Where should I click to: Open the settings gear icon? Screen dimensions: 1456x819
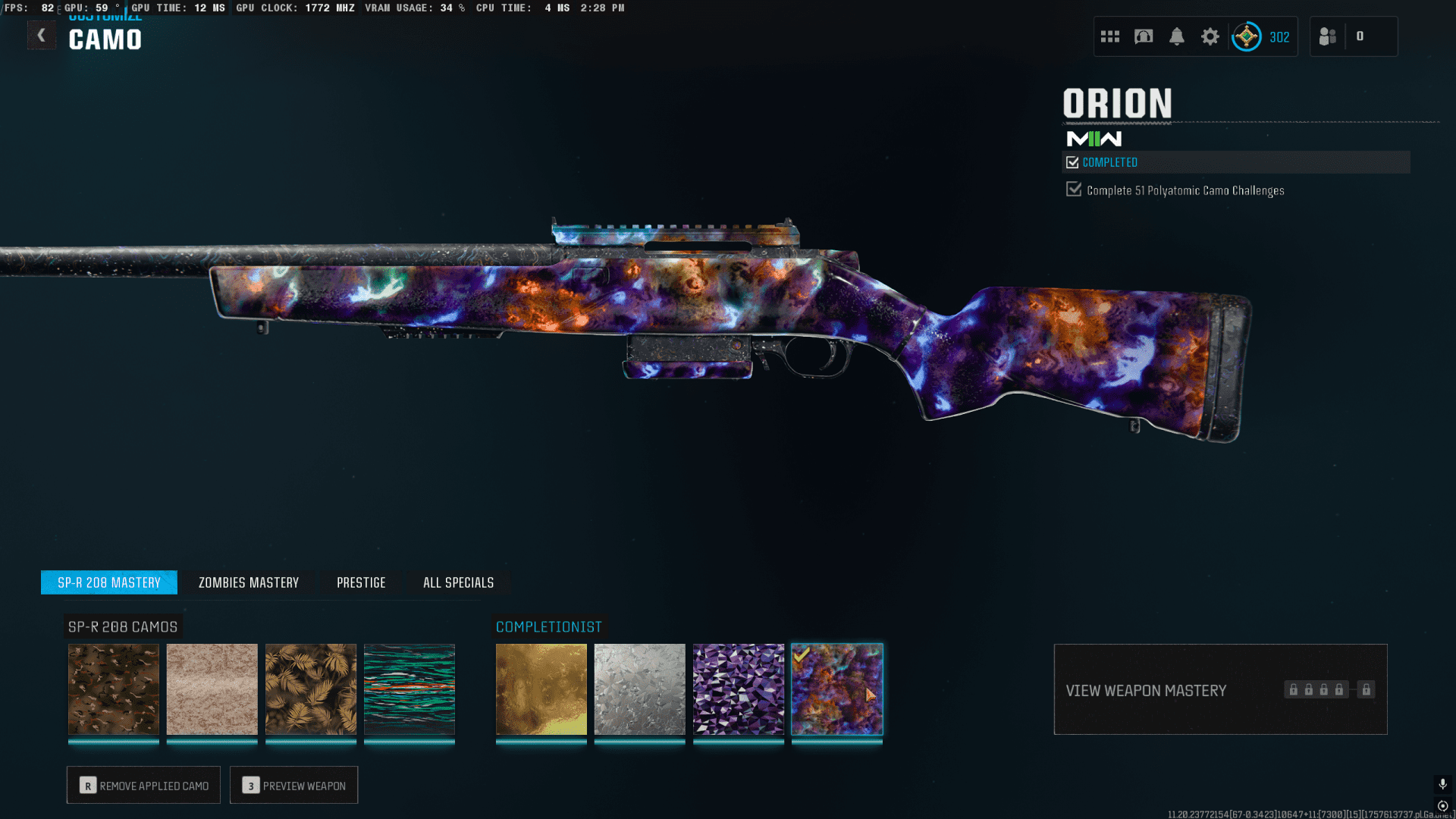tap(1210, 36)
